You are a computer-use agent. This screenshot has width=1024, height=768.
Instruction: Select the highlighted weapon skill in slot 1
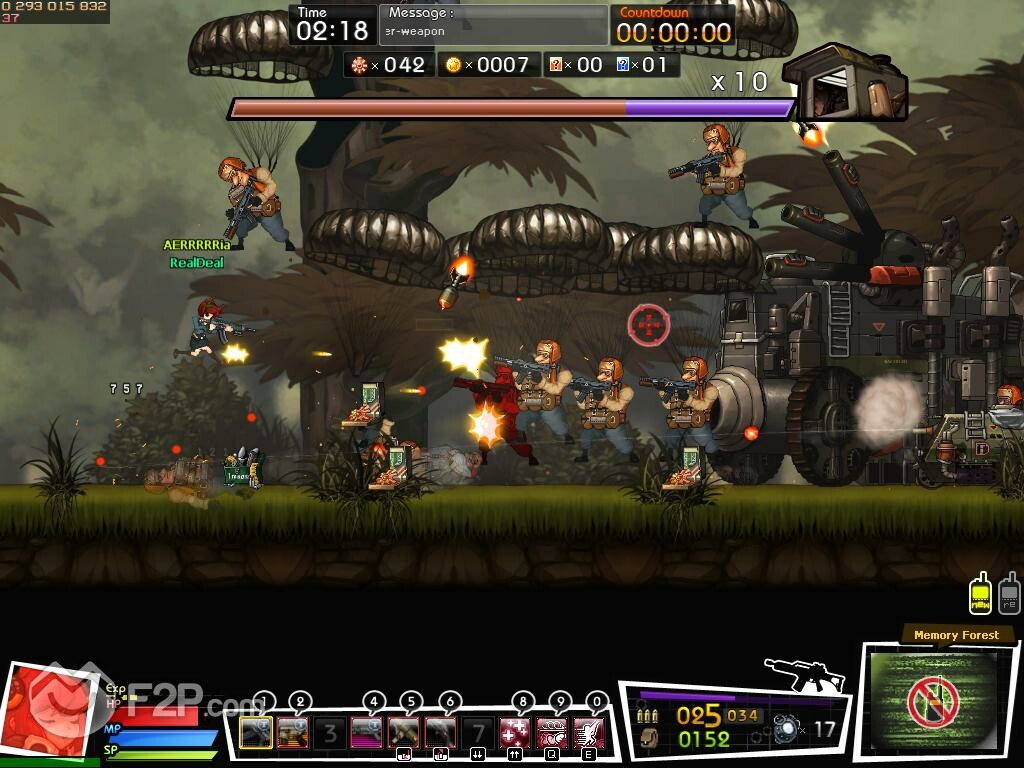pos(256,733)
